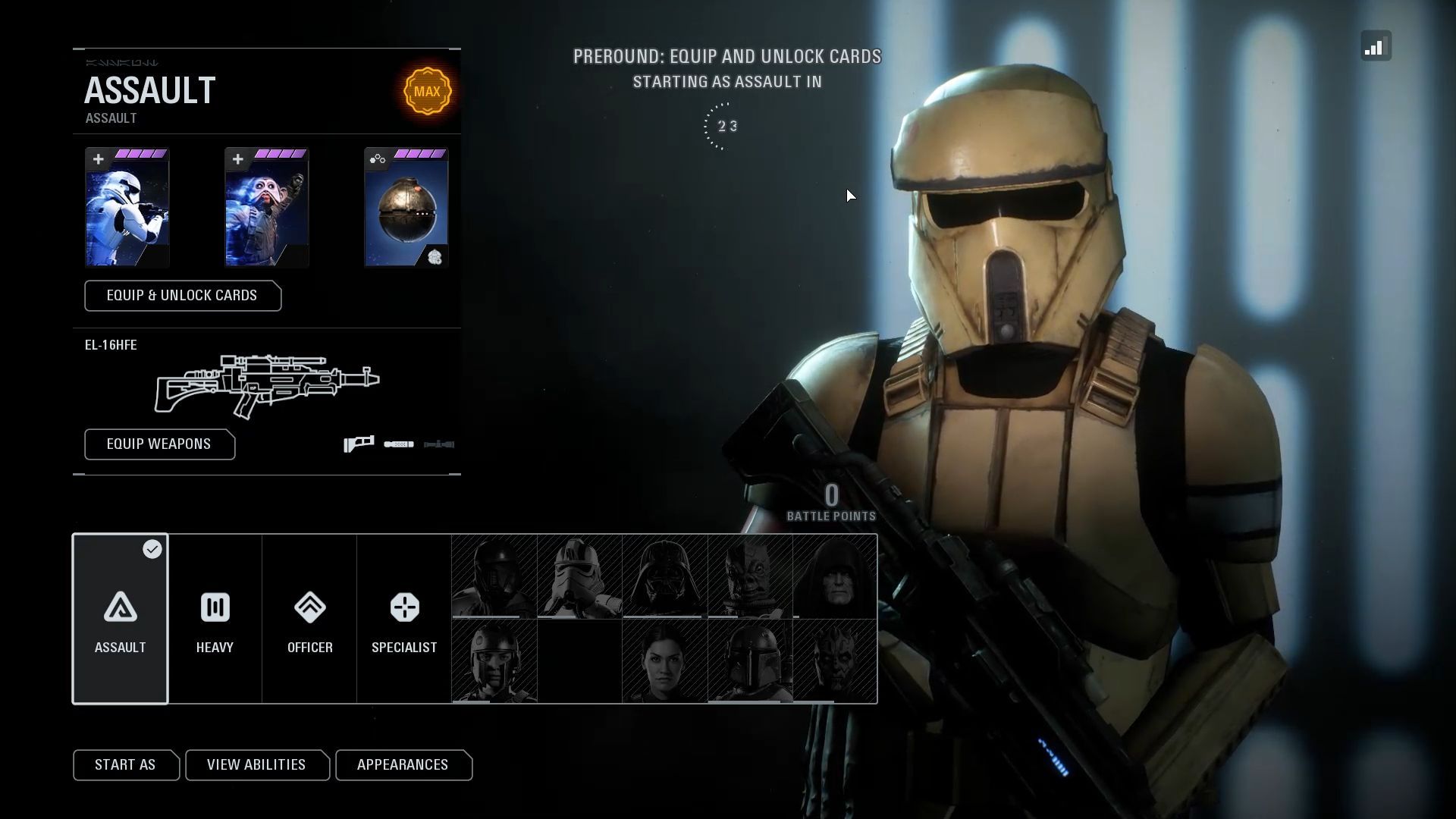The height and width of the screenshot is (819, 1456).
Task: Select the Death Trooper reinforcement portrait
Action: click(494, 576)
